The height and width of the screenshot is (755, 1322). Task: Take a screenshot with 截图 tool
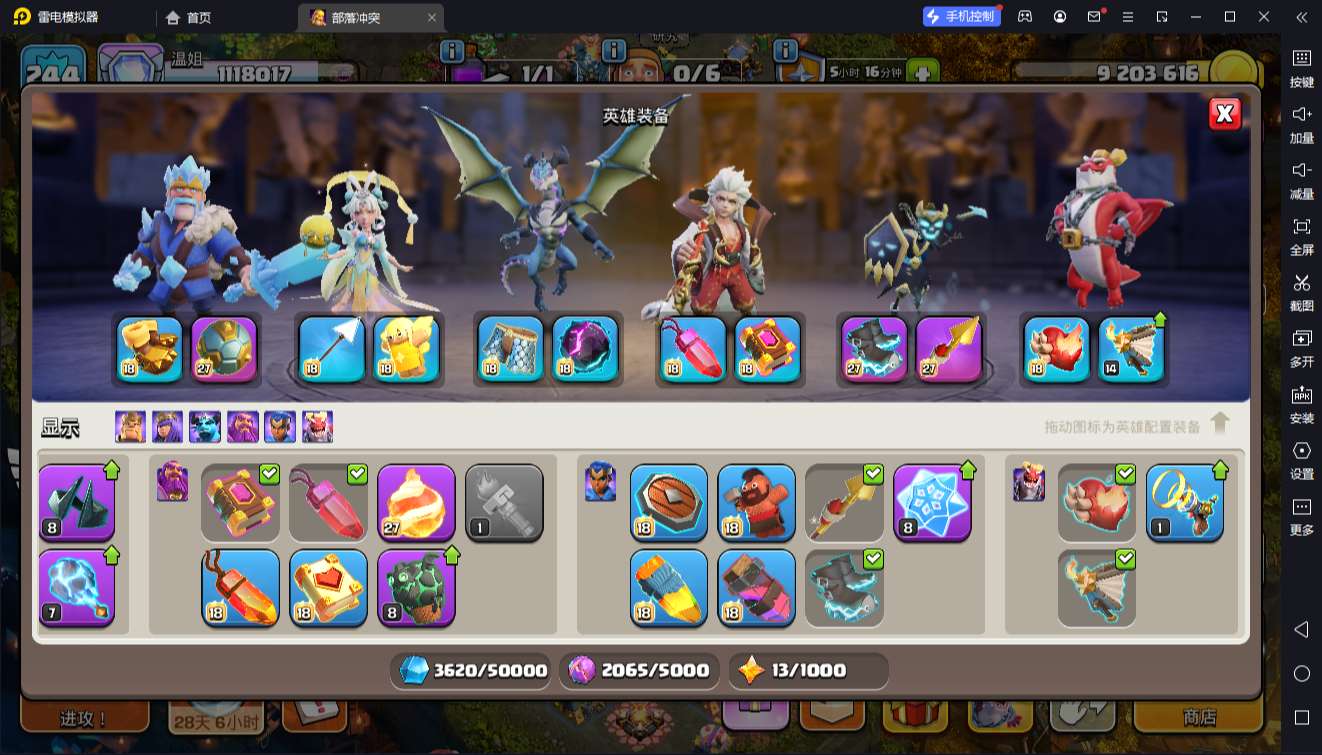click(1301, 291)
